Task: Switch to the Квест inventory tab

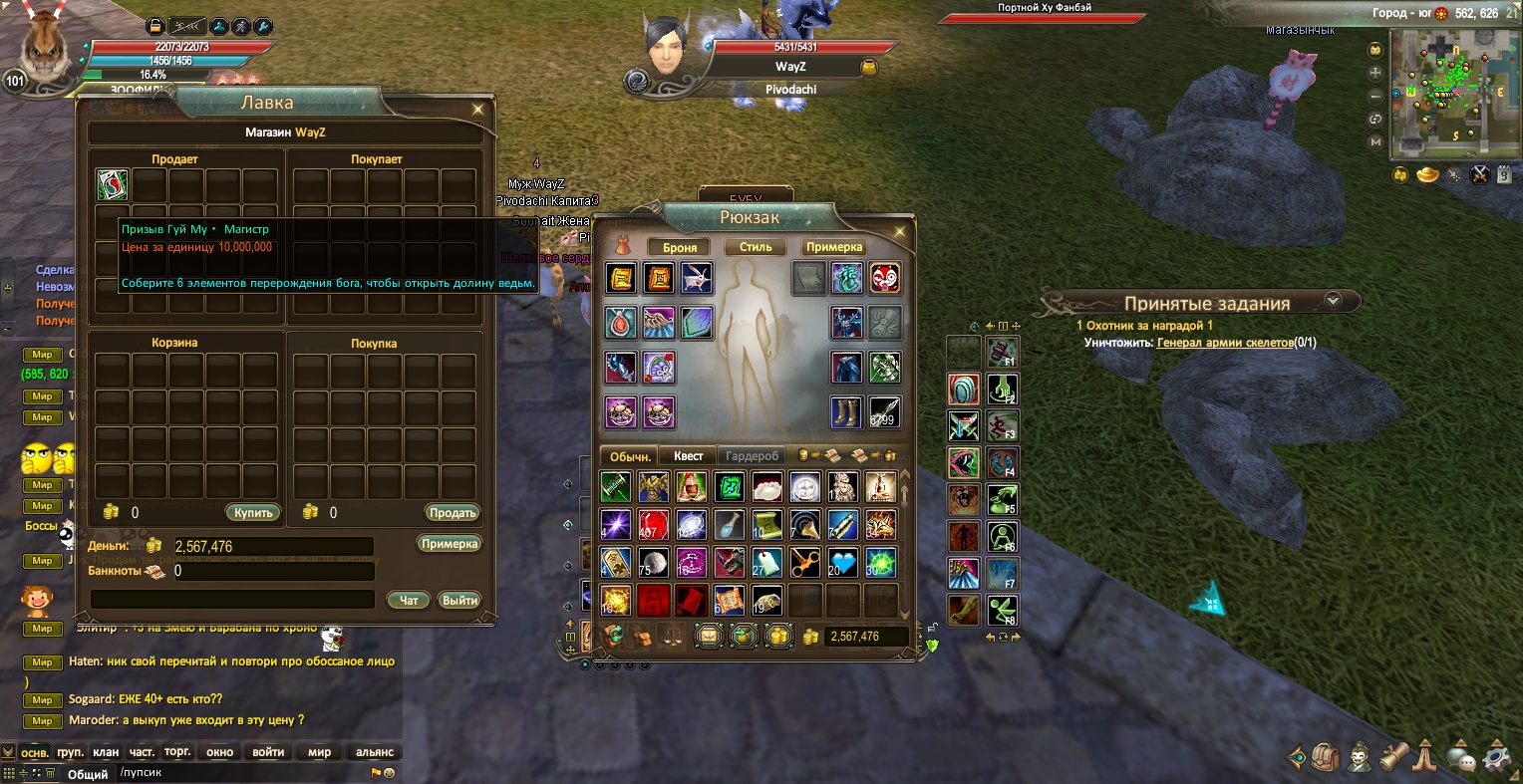Action: click(688, 456)
